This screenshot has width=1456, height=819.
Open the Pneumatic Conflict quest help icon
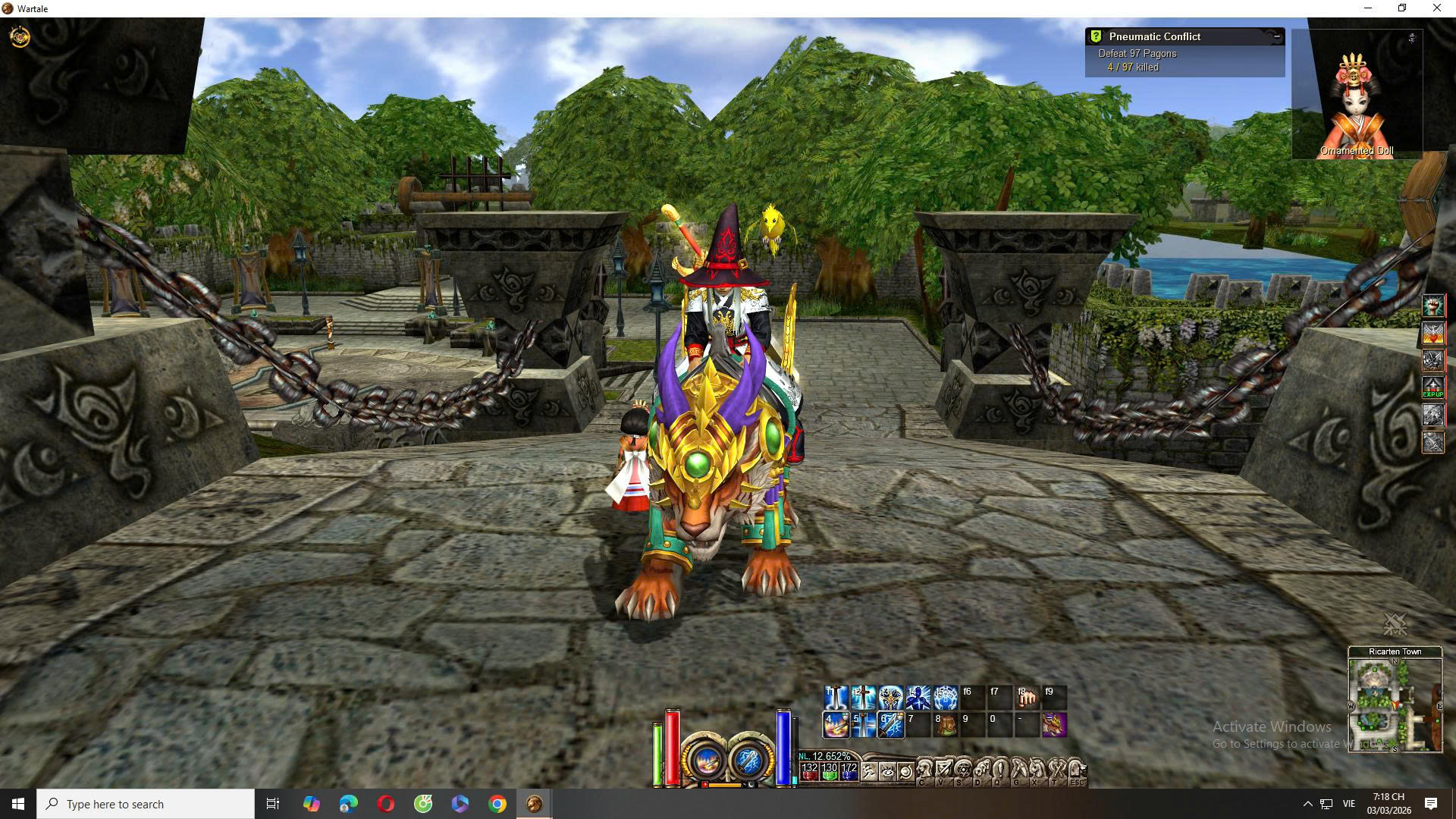1096,36
